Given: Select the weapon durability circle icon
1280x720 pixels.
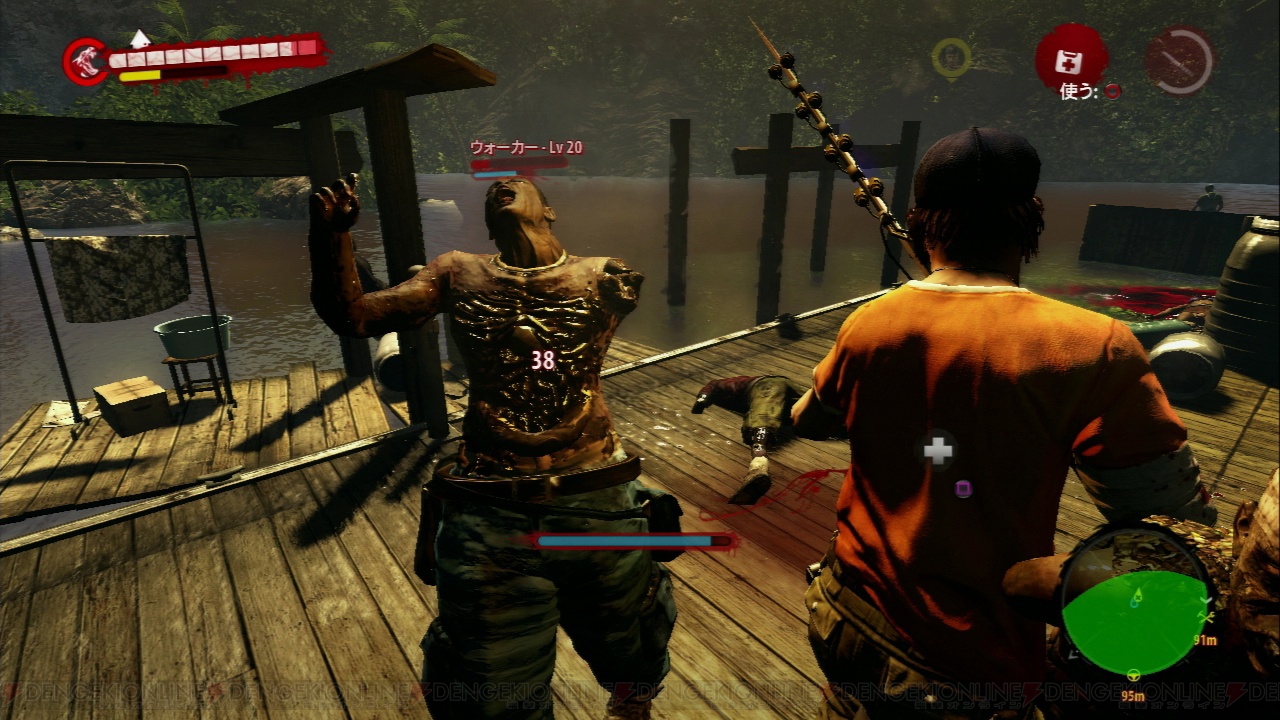Looking at the screenshot, I should (1179, 60).
